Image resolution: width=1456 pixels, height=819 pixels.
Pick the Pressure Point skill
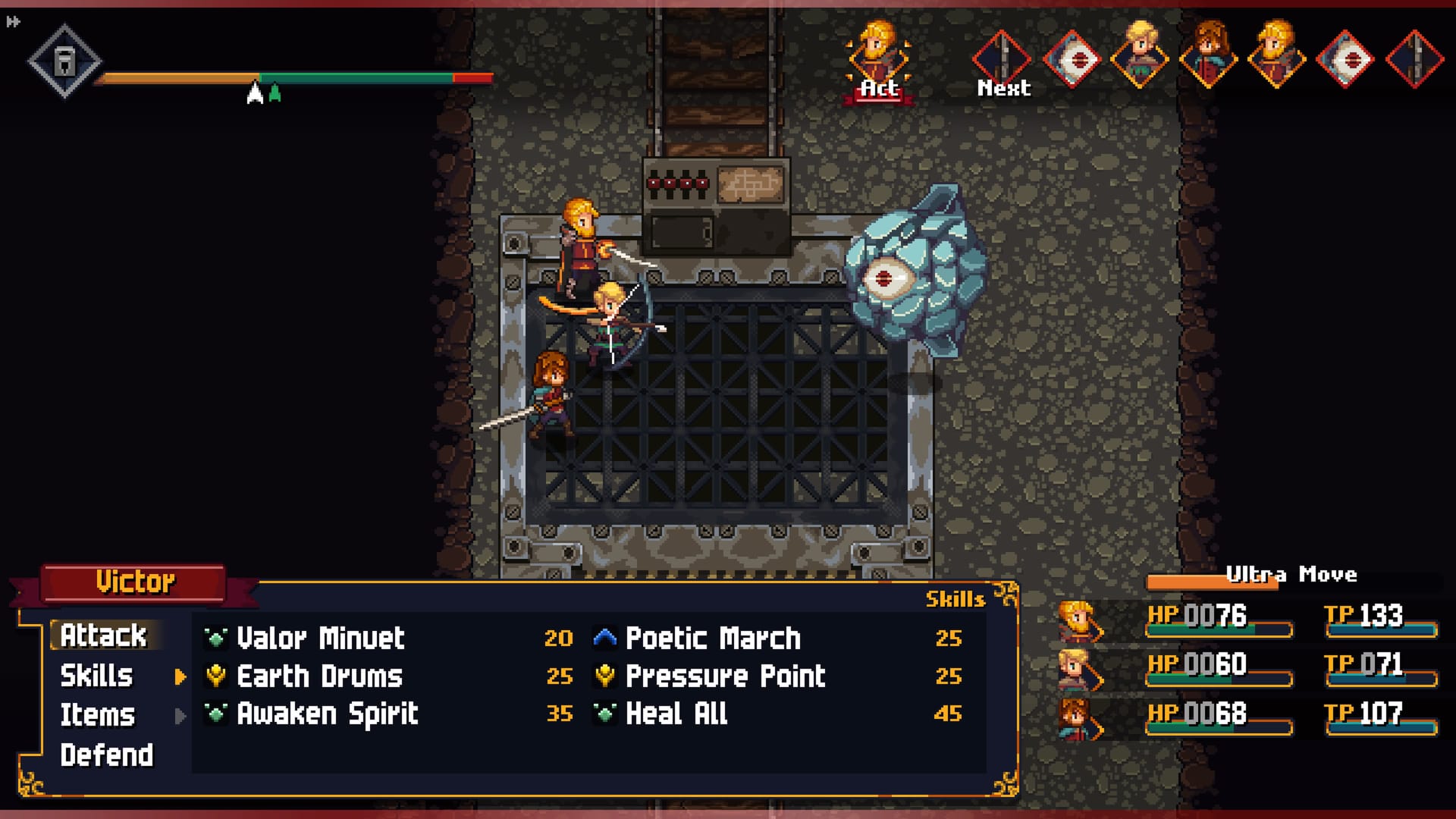725,676
